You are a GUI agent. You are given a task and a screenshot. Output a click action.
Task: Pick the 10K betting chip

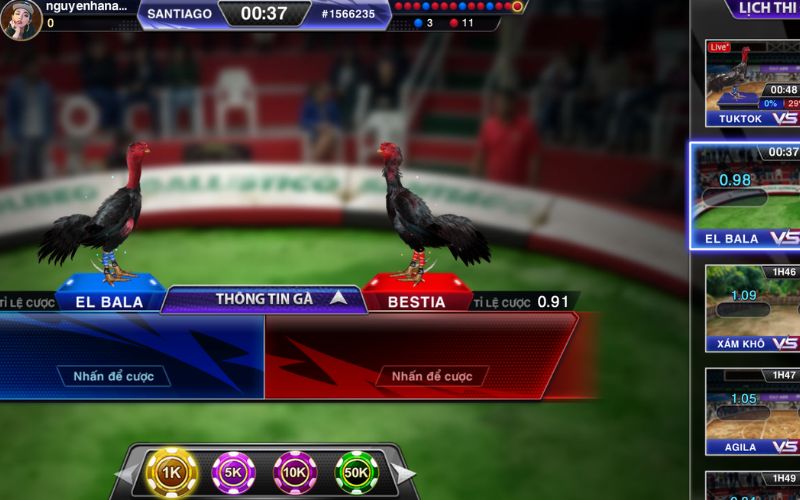pos(295,472)
